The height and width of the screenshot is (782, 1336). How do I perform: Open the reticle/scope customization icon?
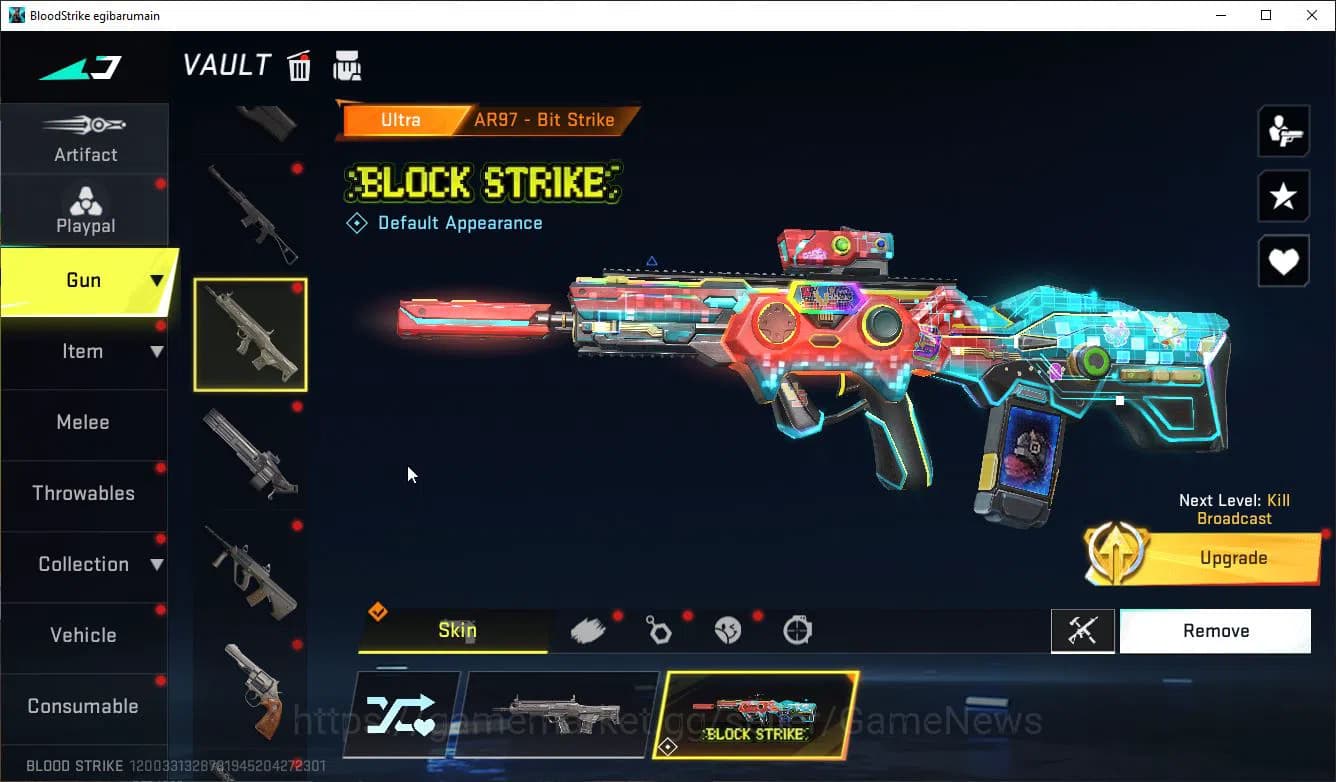coord(796,629)
